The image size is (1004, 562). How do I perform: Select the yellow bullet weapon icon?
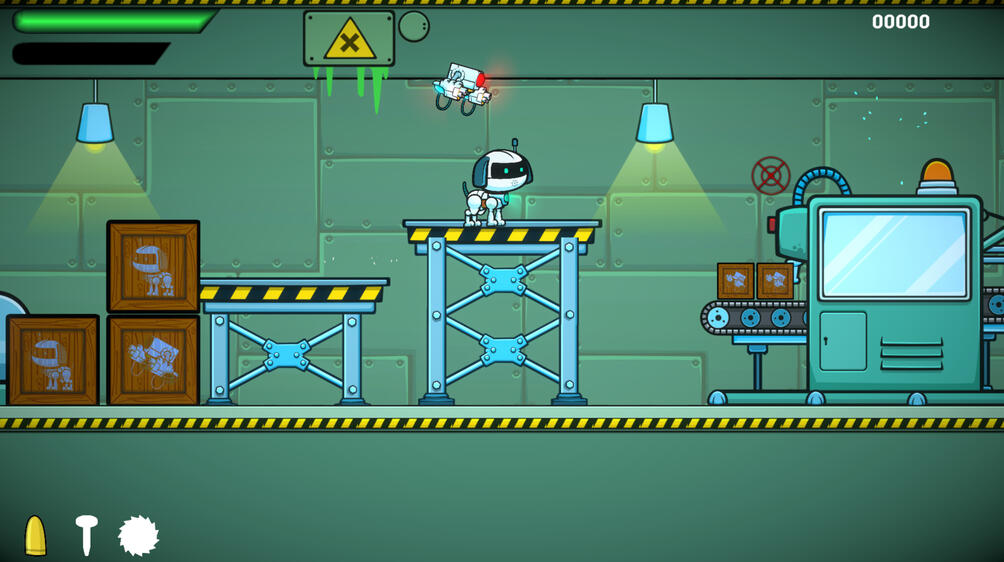coord(35,536)
